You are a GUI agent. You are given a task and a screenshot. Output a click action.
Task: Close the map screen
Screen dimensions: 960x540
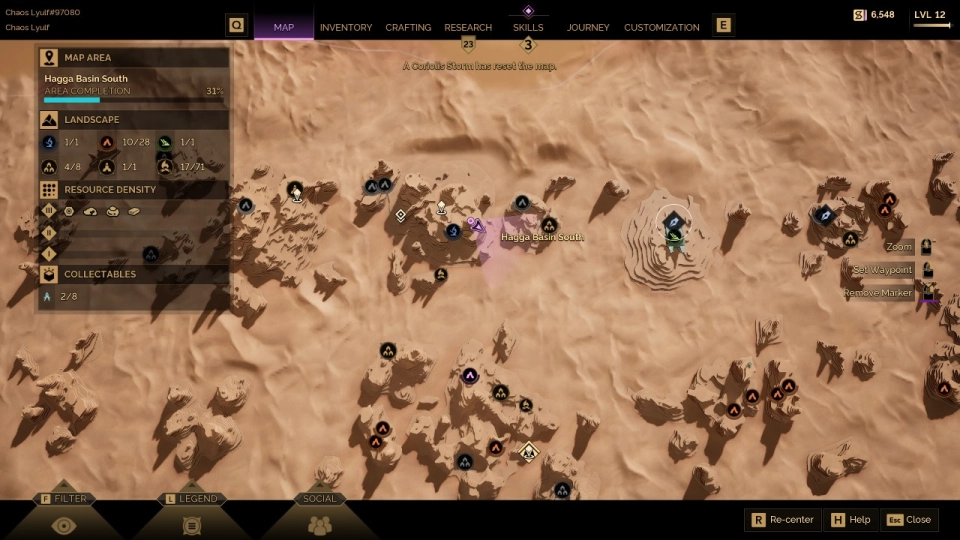[x=909, y=520]
